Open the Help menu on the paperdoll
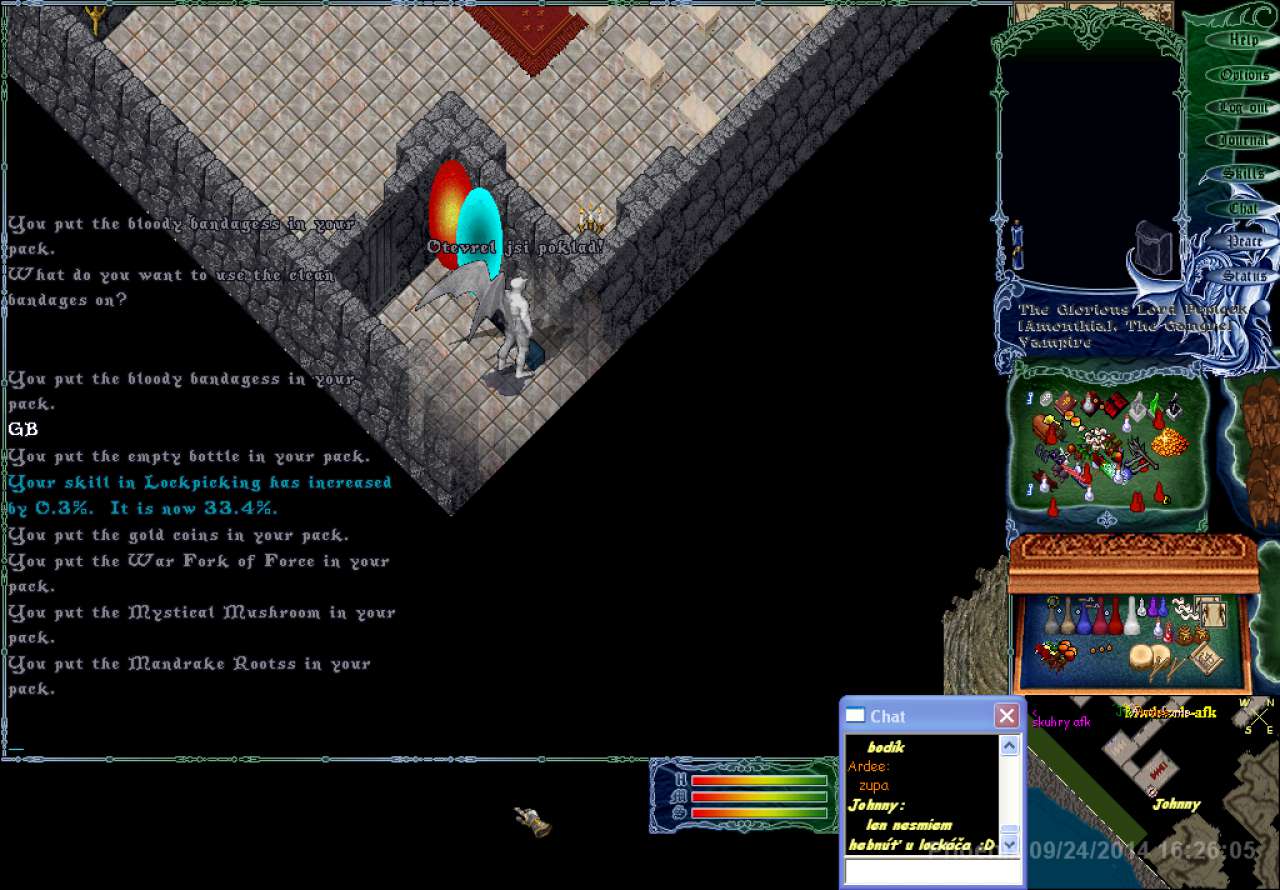Viewport: 1280px width, 890px height. coord(1243,40)
